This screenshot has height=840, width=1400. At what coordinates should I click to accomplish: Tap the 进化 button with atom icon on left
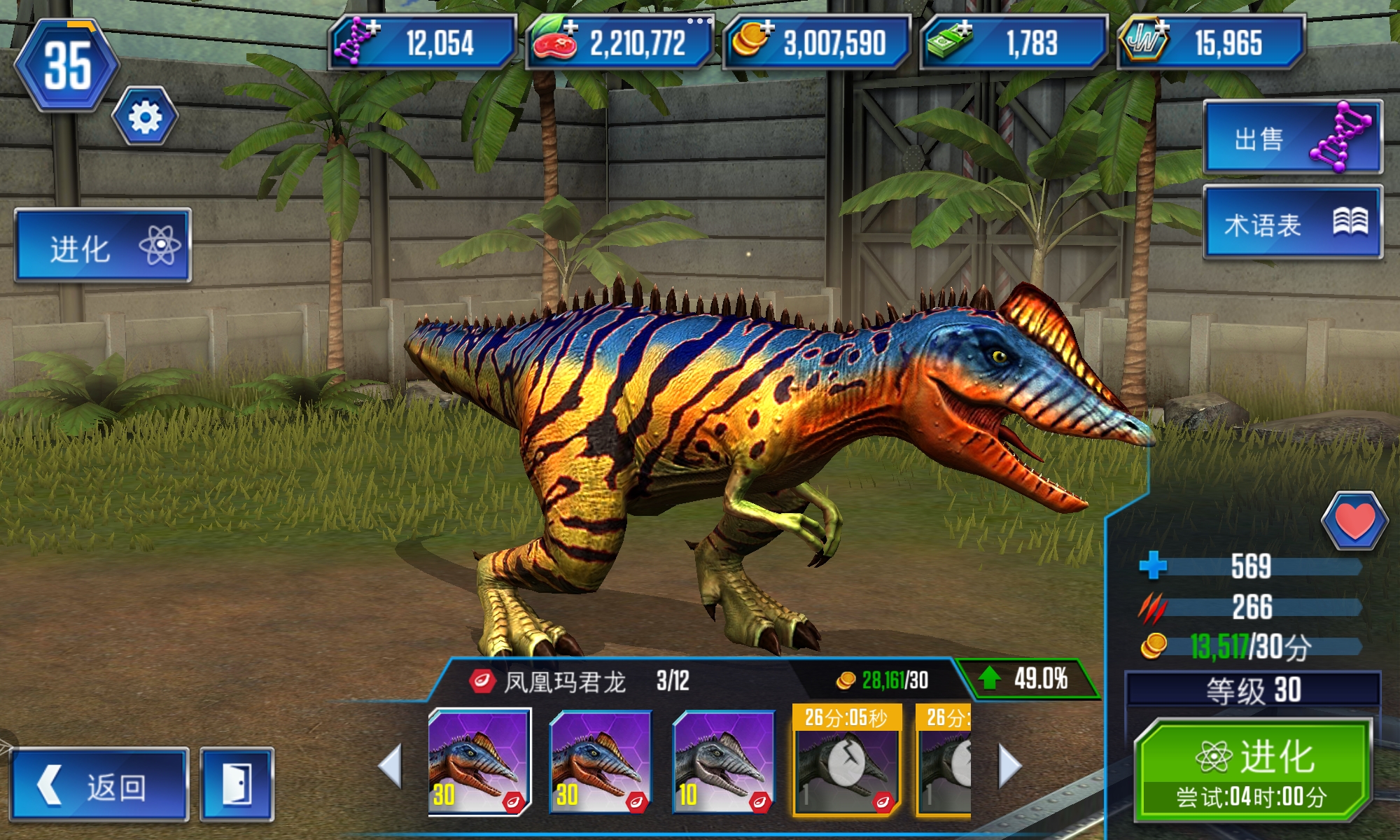(x=103, y=246)
